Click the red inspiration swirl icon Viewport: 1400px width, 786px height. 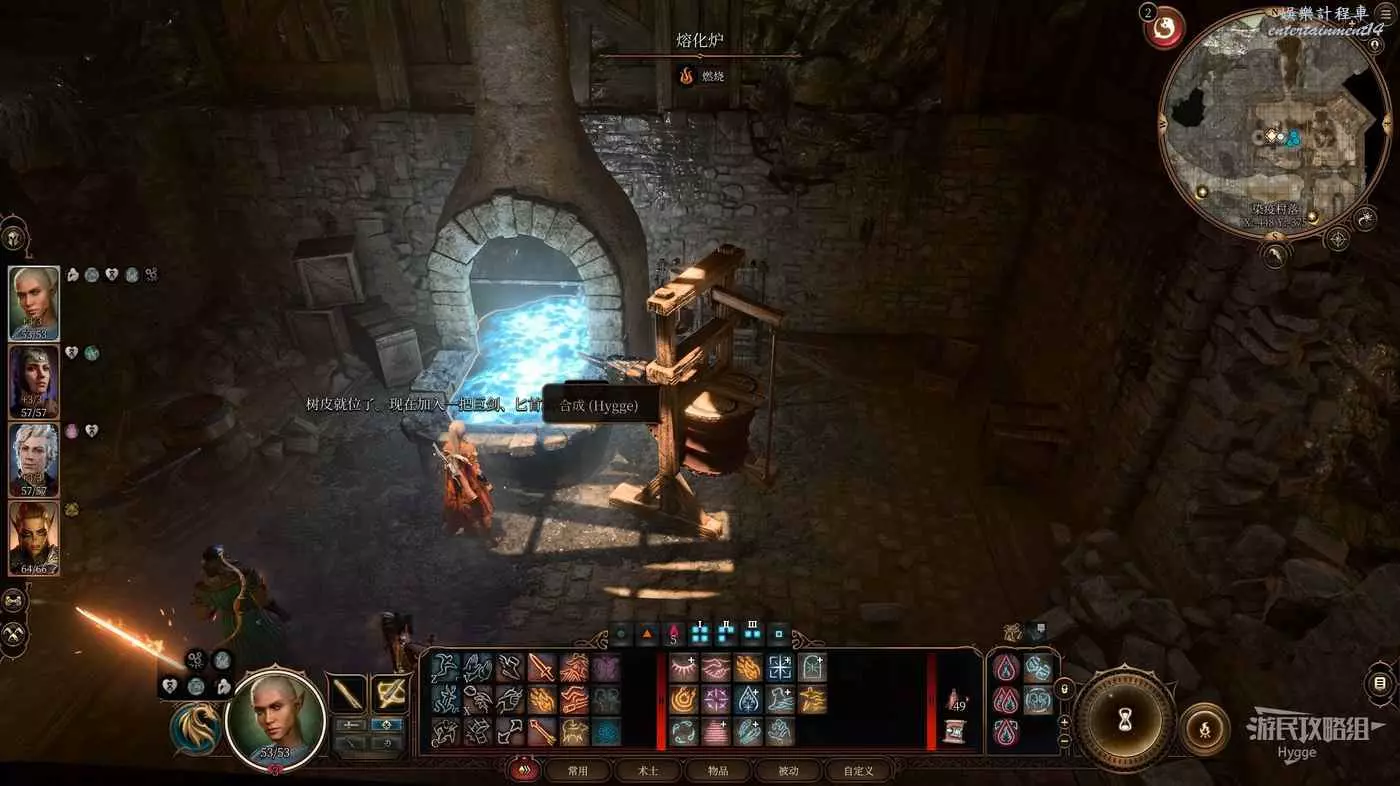pyautogui.click(x=1165, y=29)
